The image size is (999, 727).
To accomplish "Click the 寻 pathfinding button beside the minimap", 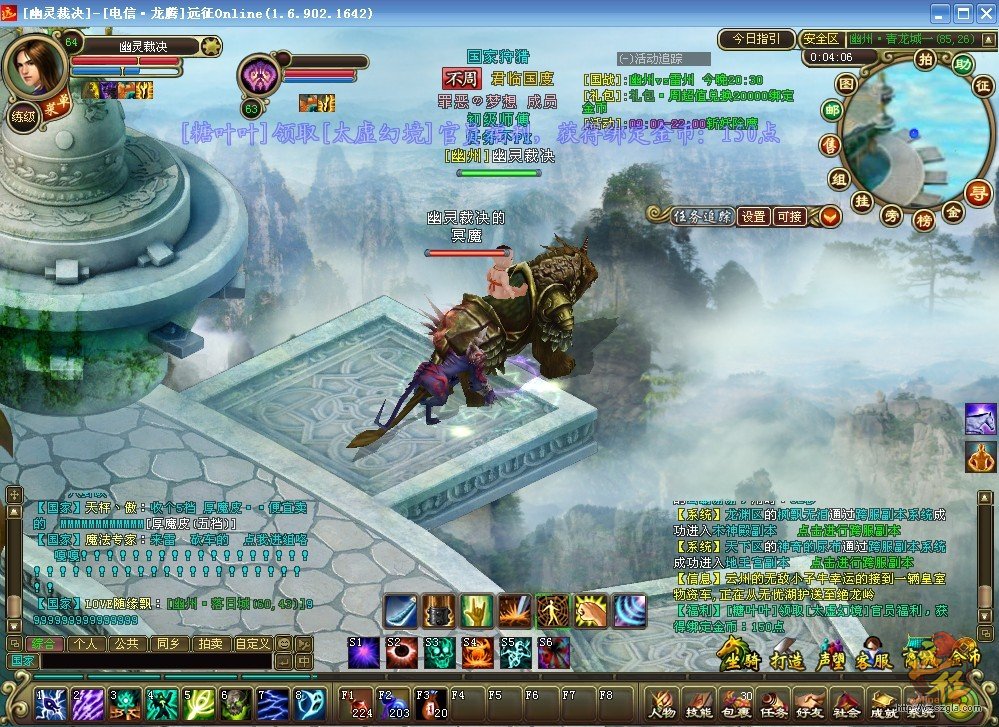I will pos(977,190).
